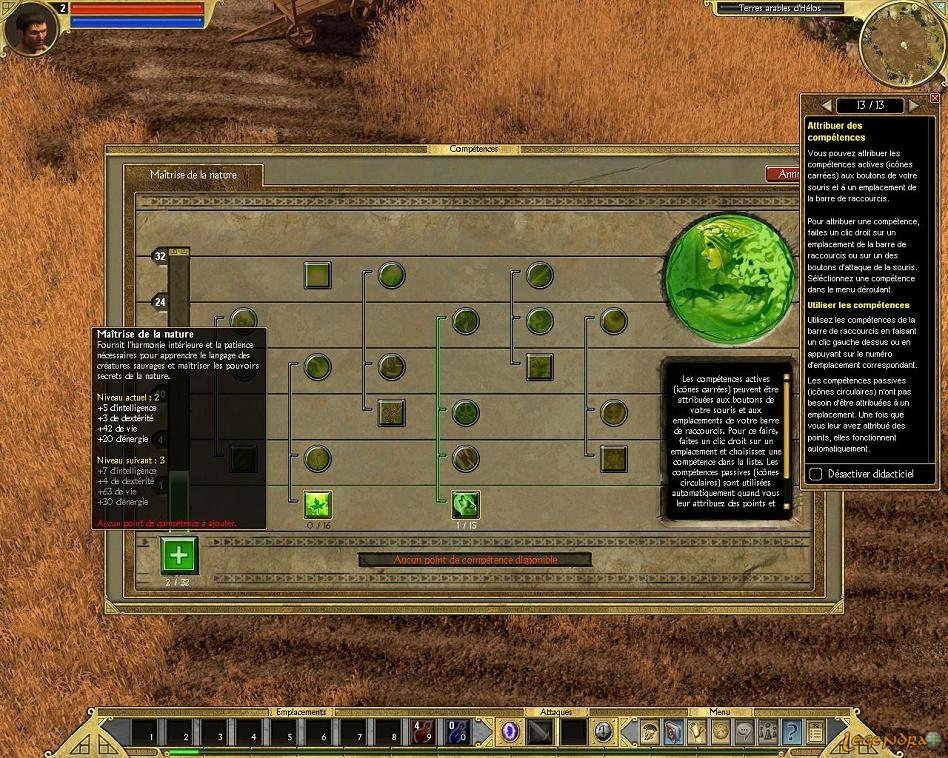Use the blue energy potion slot
Image resolution: width=948 pixels, height=758 pixels.
[458, 732]
